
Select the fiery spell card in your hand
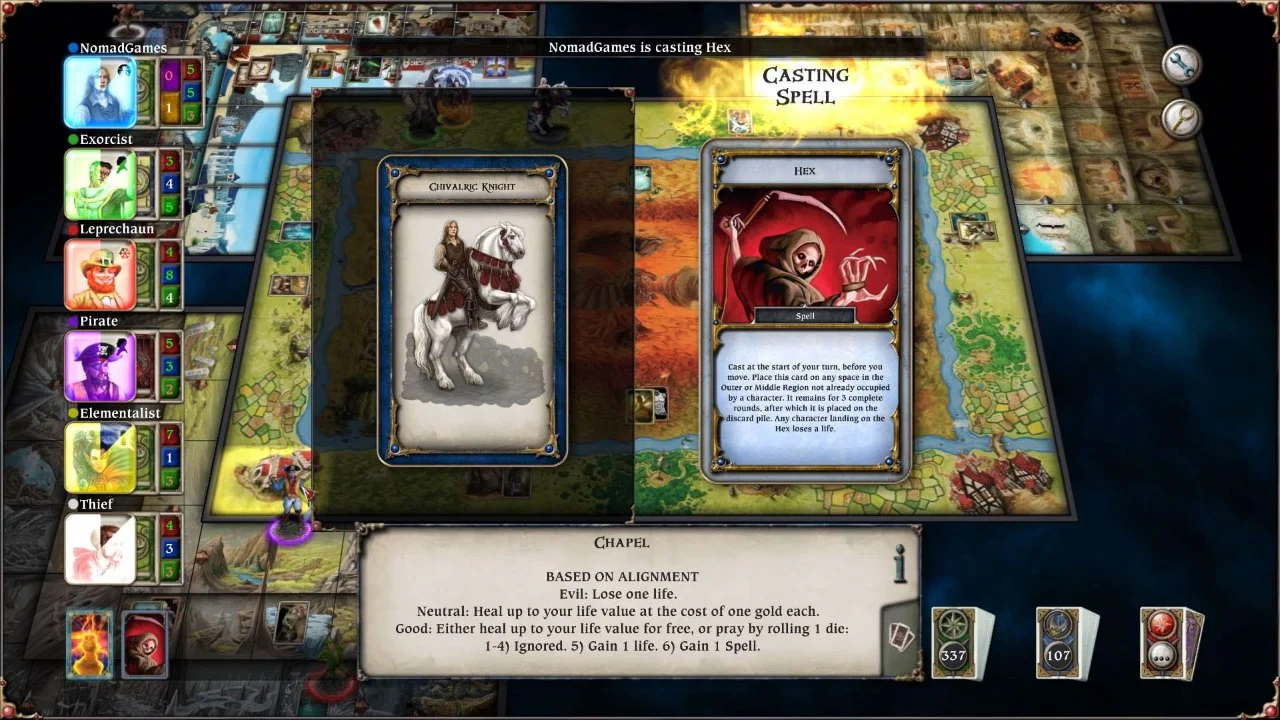(x=89, y=644)
